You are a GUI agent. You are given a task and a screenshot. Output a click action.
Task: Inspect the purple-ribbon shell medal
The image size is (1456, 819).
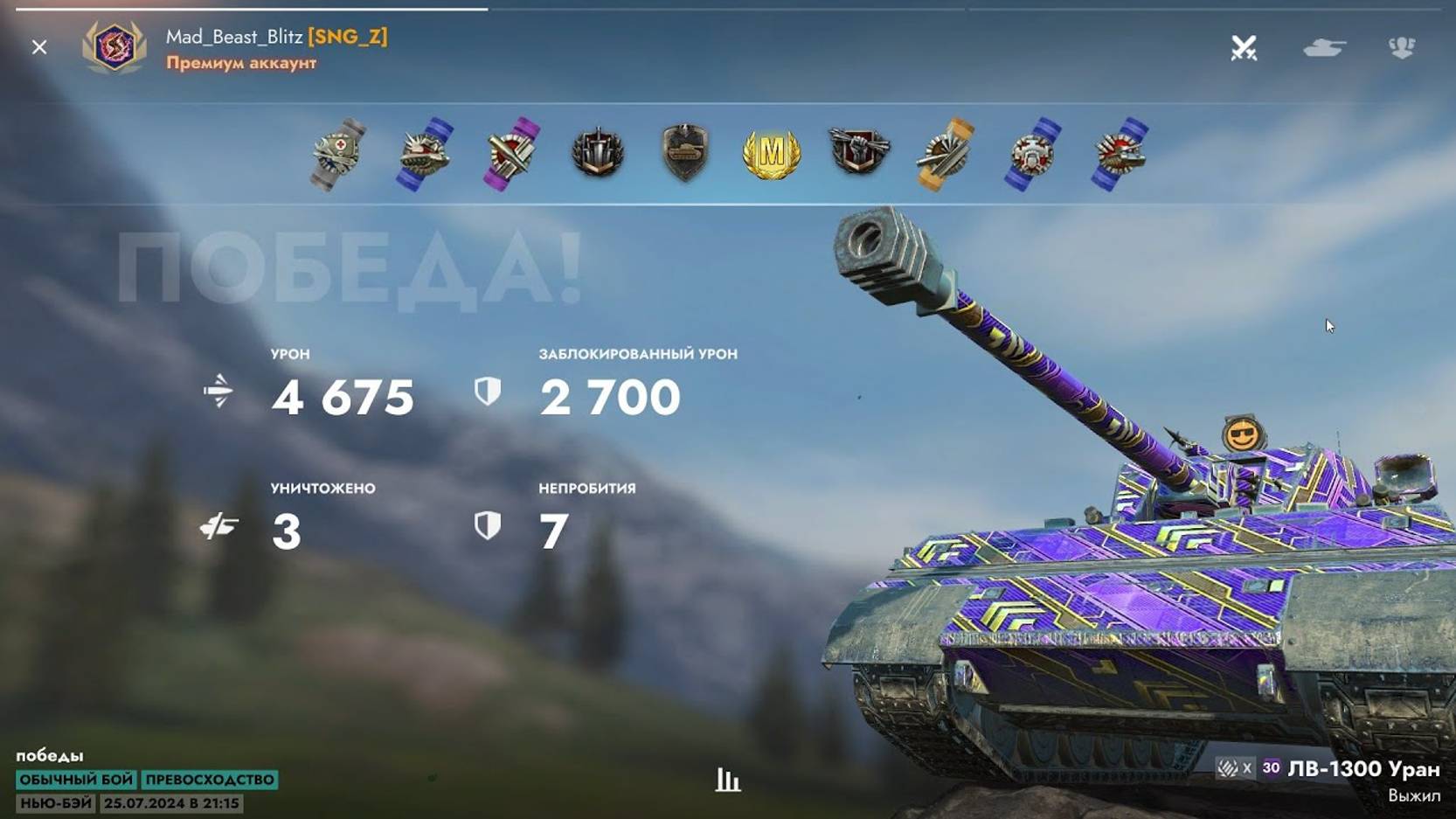[x=512, y=154]
